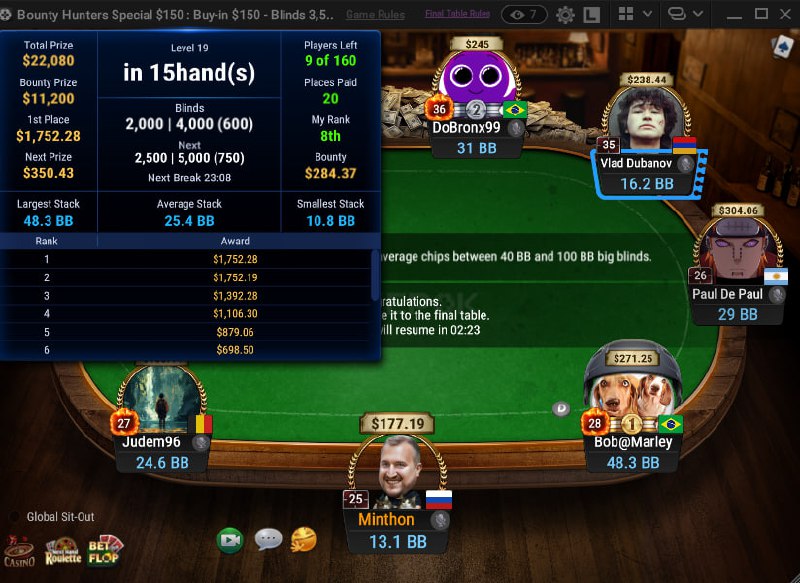Minimize the poker table window
This screenshot has height=583, width=800.
click(734, 14)
